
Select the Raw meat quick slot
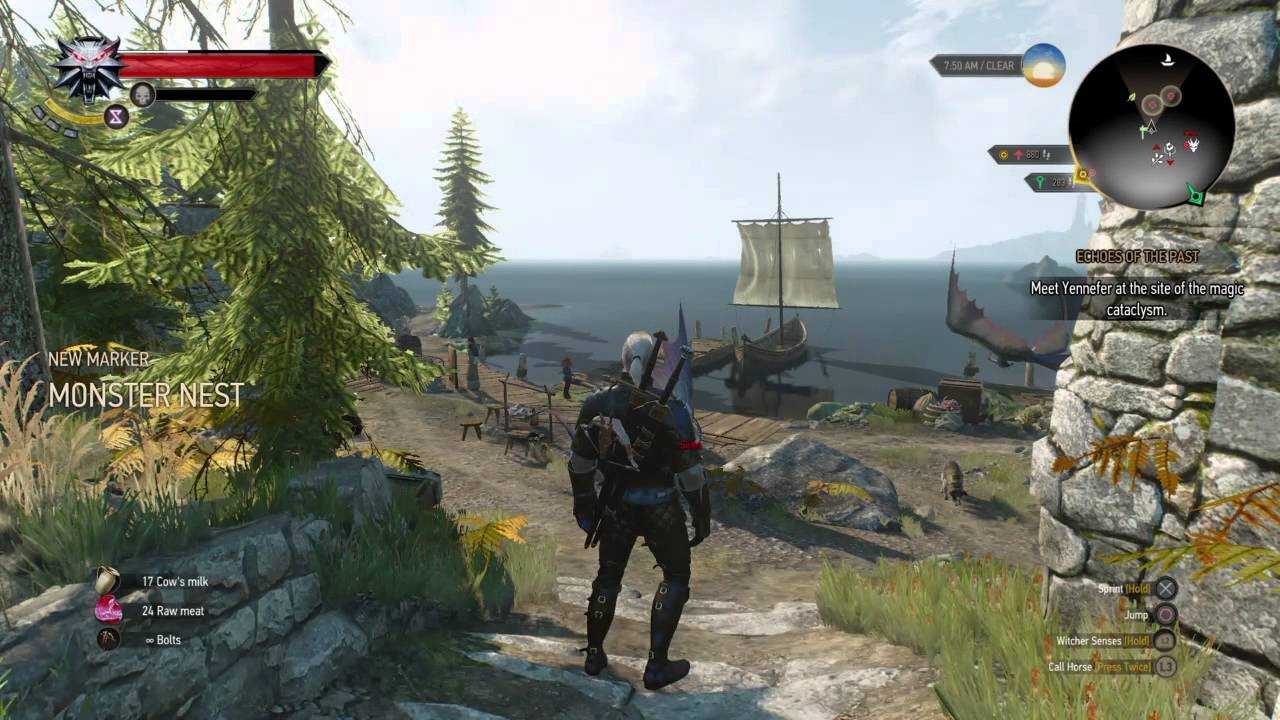[108, 610]
